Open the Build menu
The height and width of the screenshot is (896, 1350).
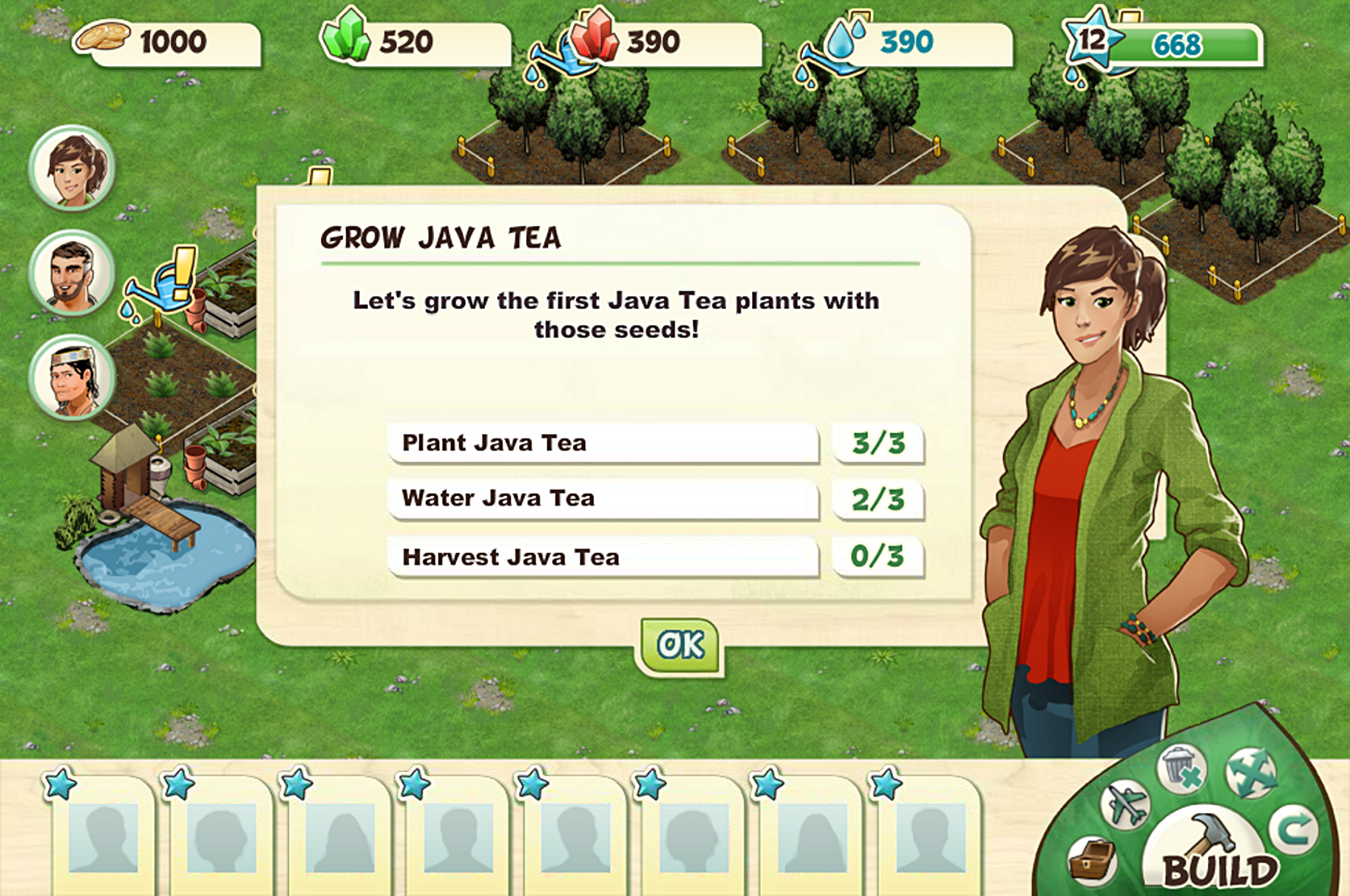click(1217, 853)
